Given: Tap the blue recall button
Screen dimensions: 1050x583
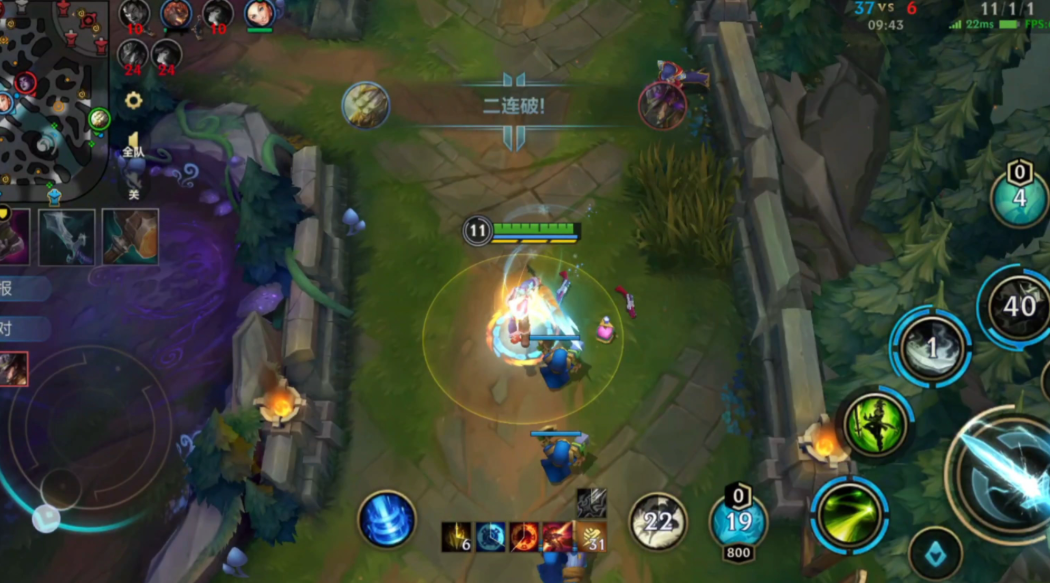Looking at the screenshot, I should (387, 519).
